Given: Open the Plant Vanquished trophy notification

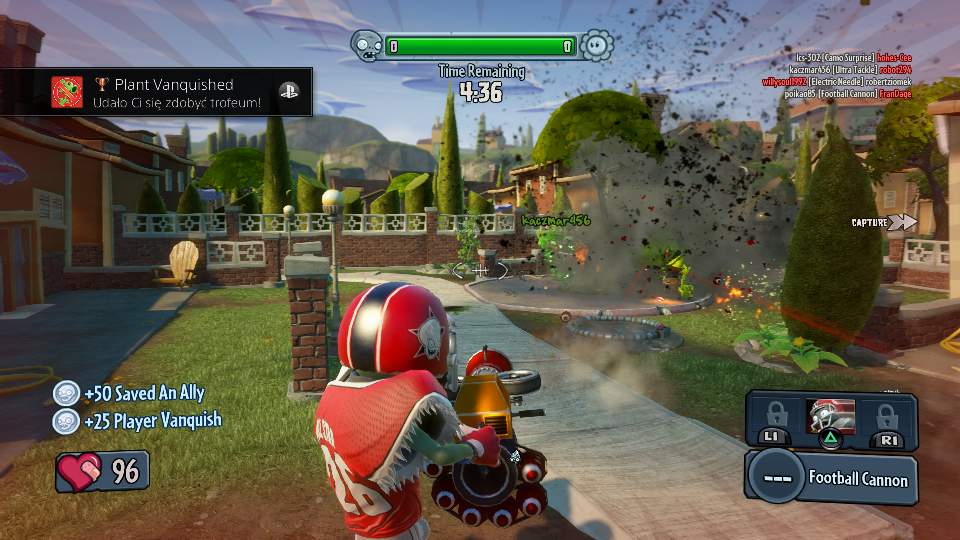Looking at the screenshot, I should click(175, 93).
